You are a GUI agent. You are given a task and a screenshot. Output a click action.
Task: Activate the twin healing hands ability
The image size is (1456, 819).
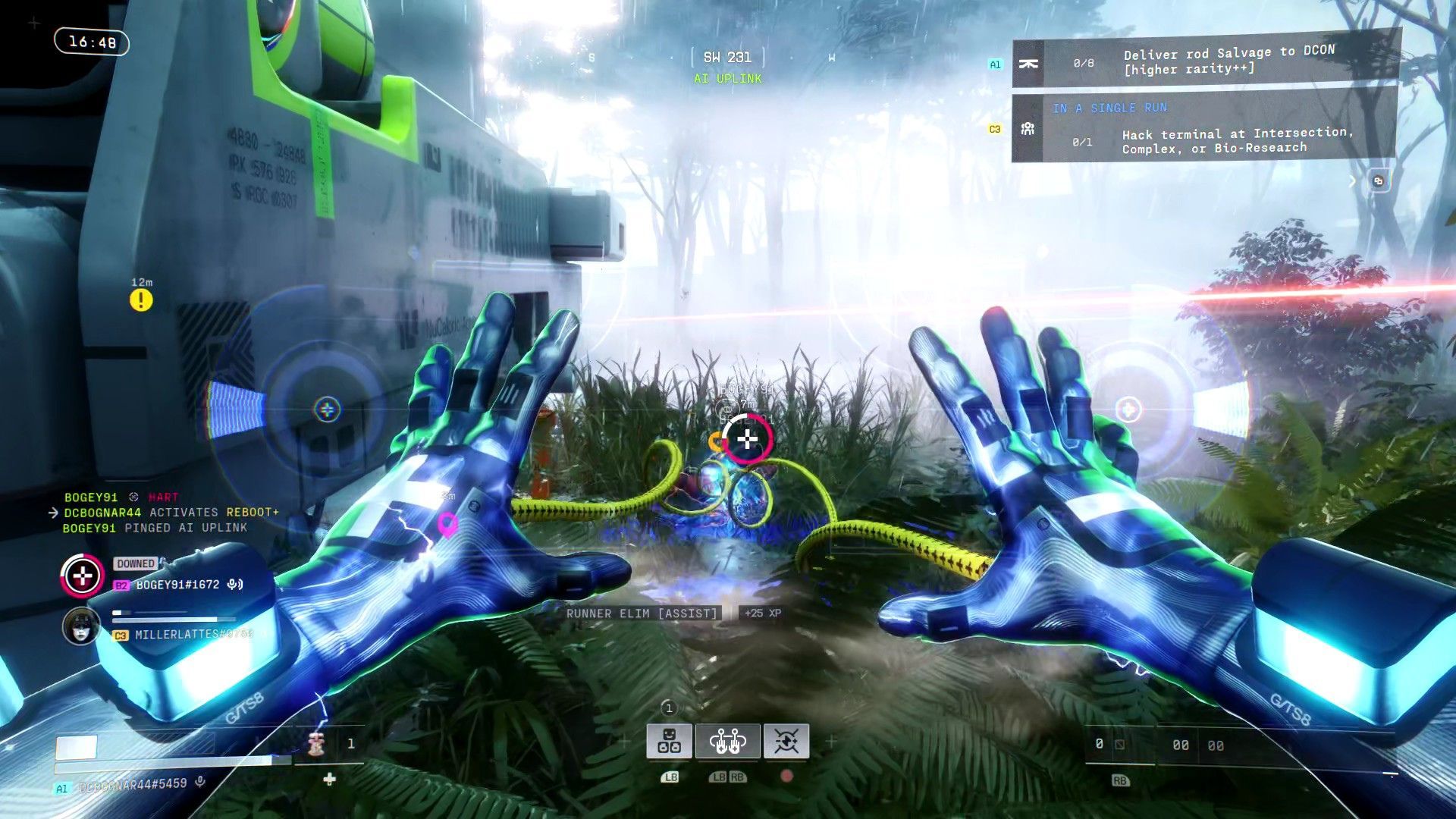727,741
